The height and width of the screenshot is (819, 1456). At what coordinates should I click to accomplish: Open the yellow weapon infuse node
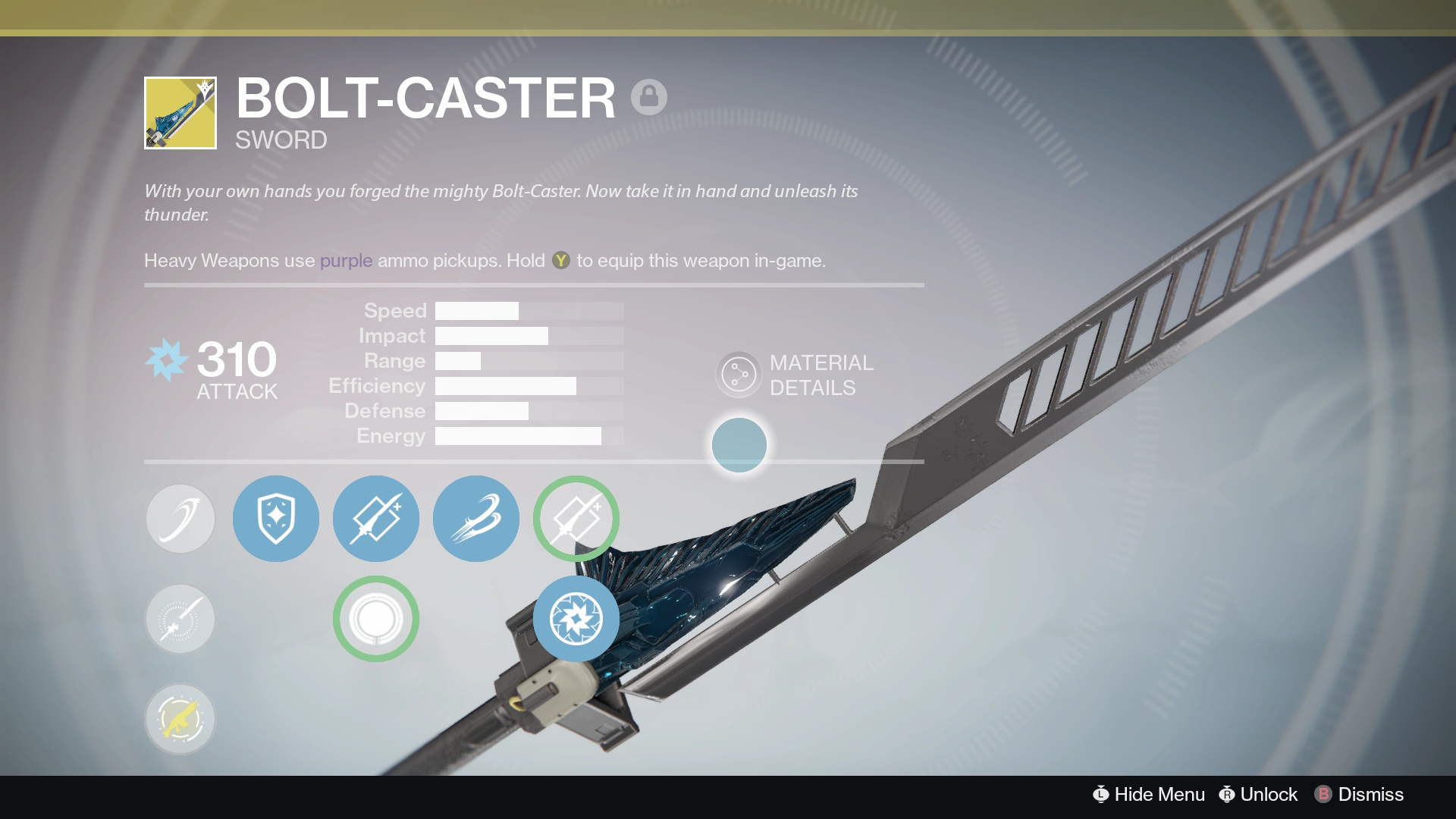point(180,719)
